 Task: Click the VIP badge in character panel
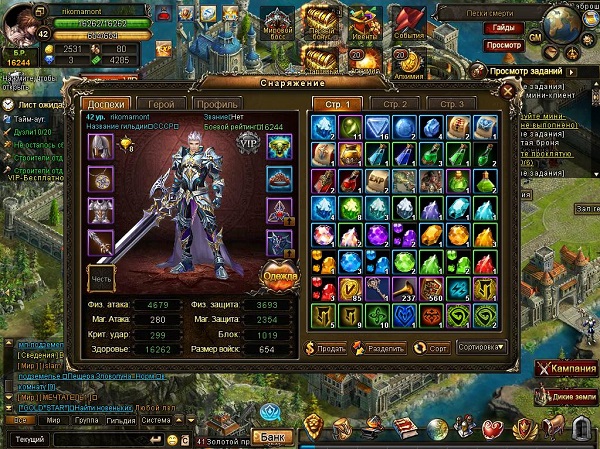tap(250, 143)
